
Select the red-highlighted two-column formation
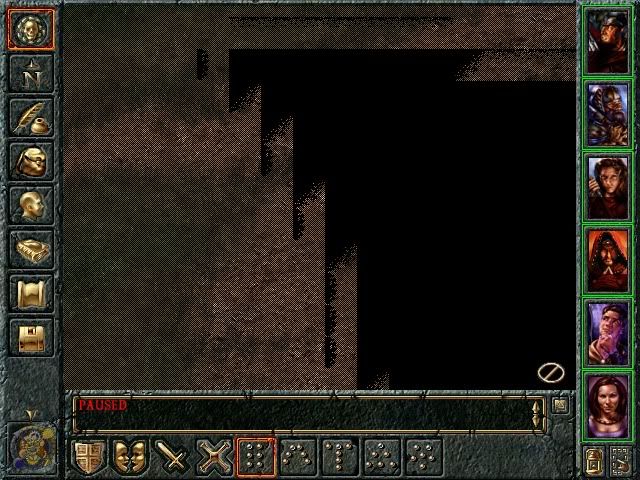click(256, 456)
